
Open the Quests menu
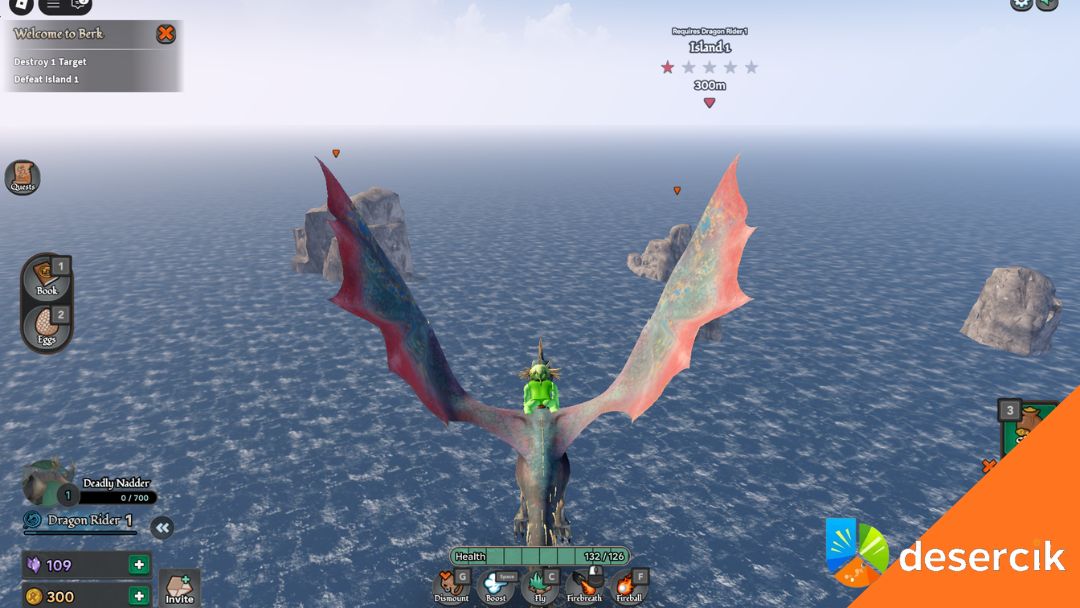[22, 177]
